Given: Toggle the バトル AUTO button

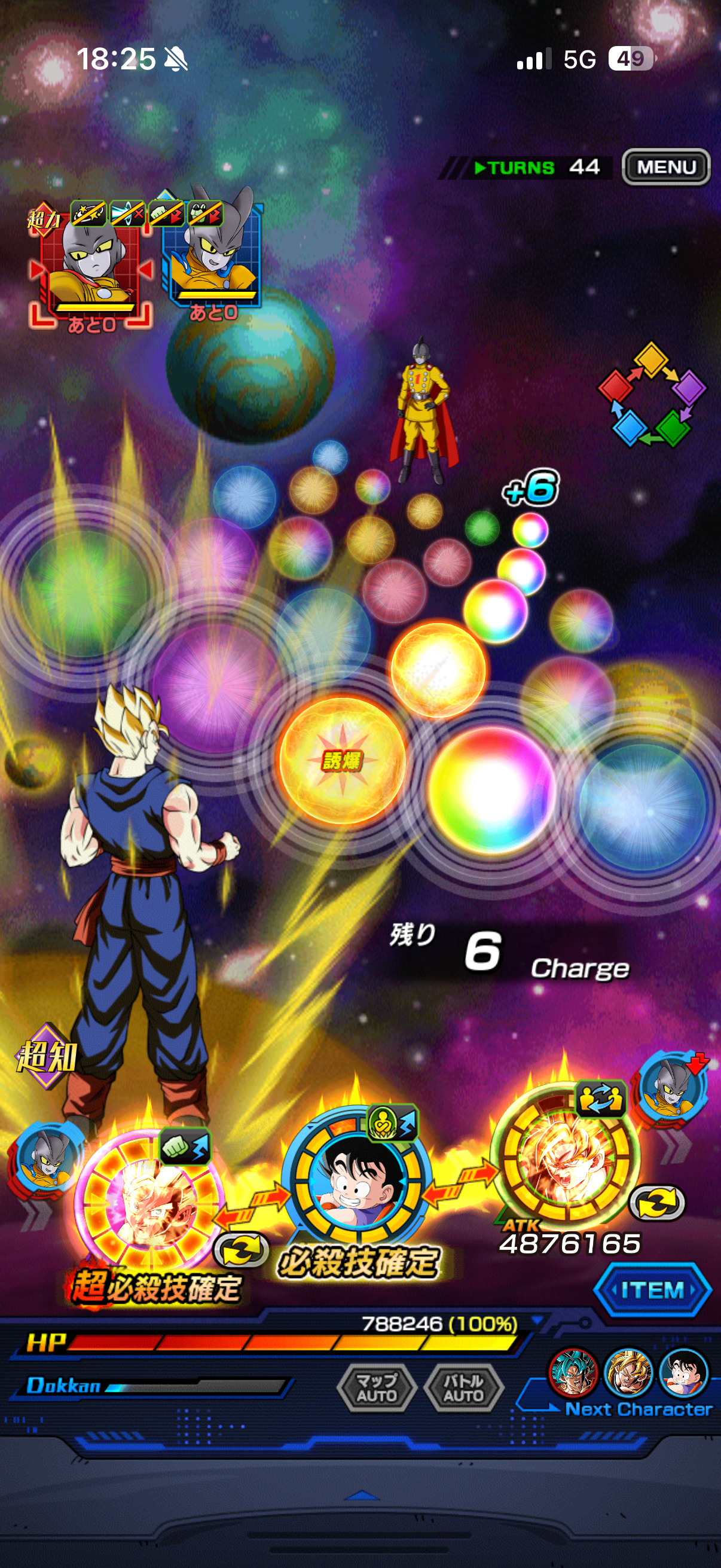Looking at the screenshot, I should [x=464, y=1387].
